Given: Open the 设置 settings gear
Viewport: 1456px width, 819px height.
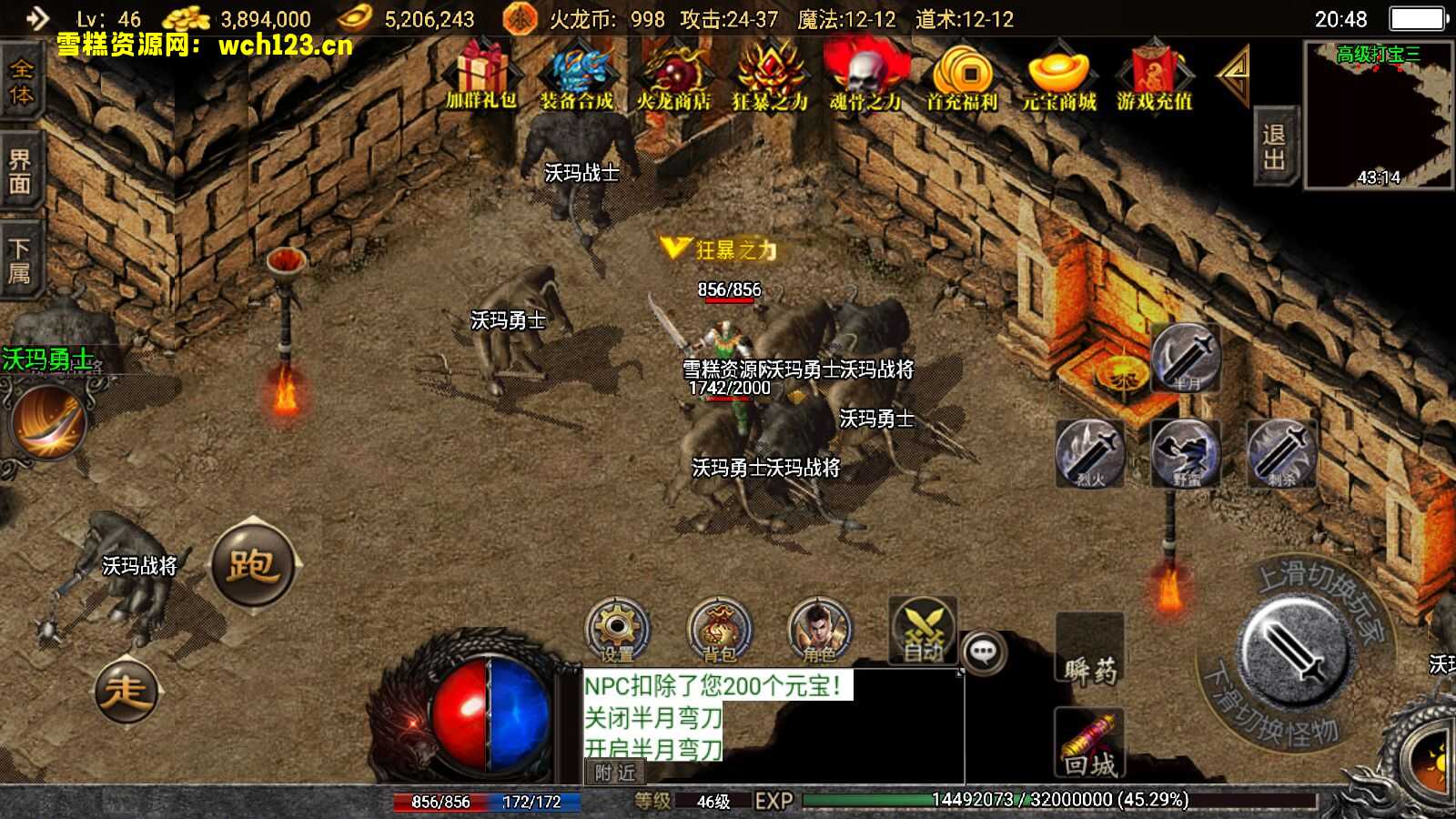Looking at the screenshot, I should coord(617,630).
